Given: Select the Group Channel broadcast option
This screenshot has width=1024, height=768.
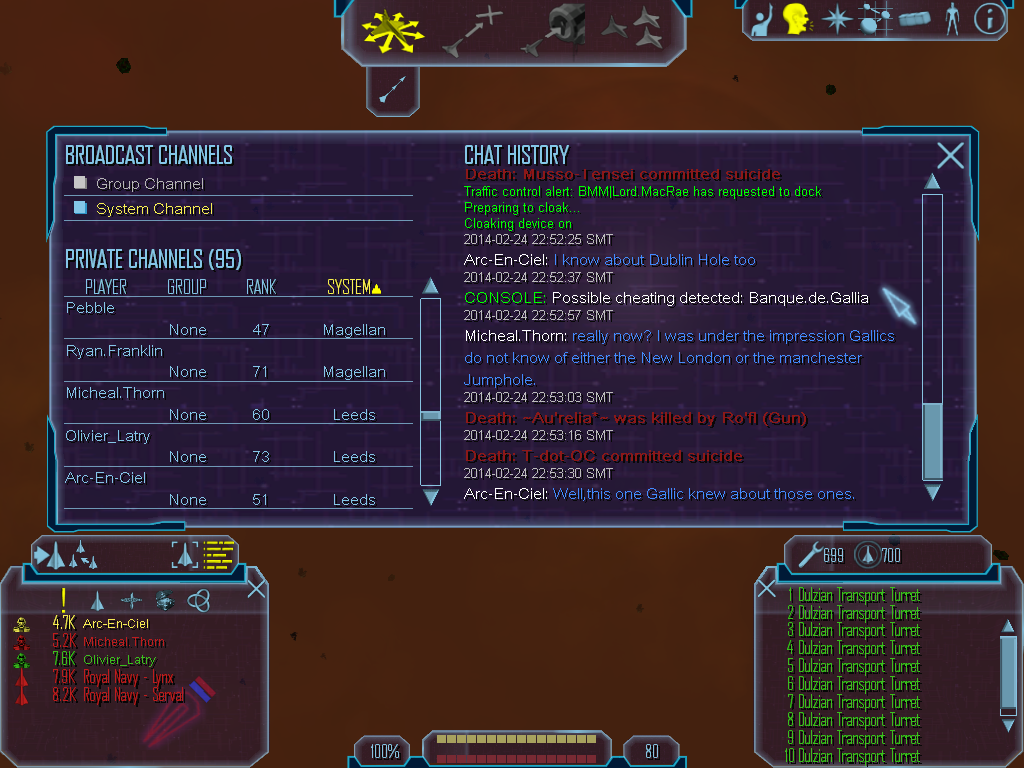Looking at the screenshot, I should [x=149, y=184].
